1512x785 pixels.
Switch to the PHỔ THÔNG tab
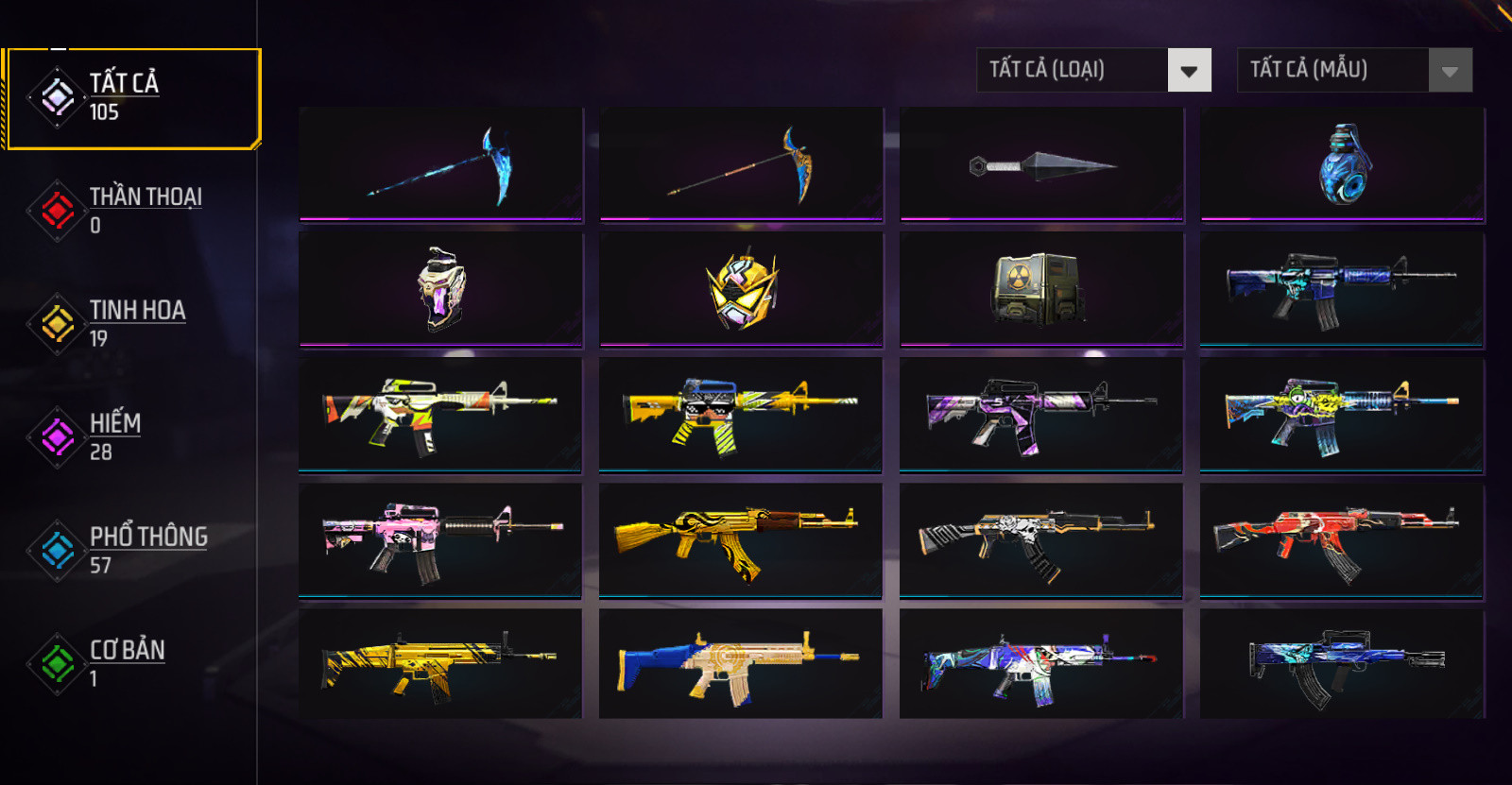click(132, 550)
